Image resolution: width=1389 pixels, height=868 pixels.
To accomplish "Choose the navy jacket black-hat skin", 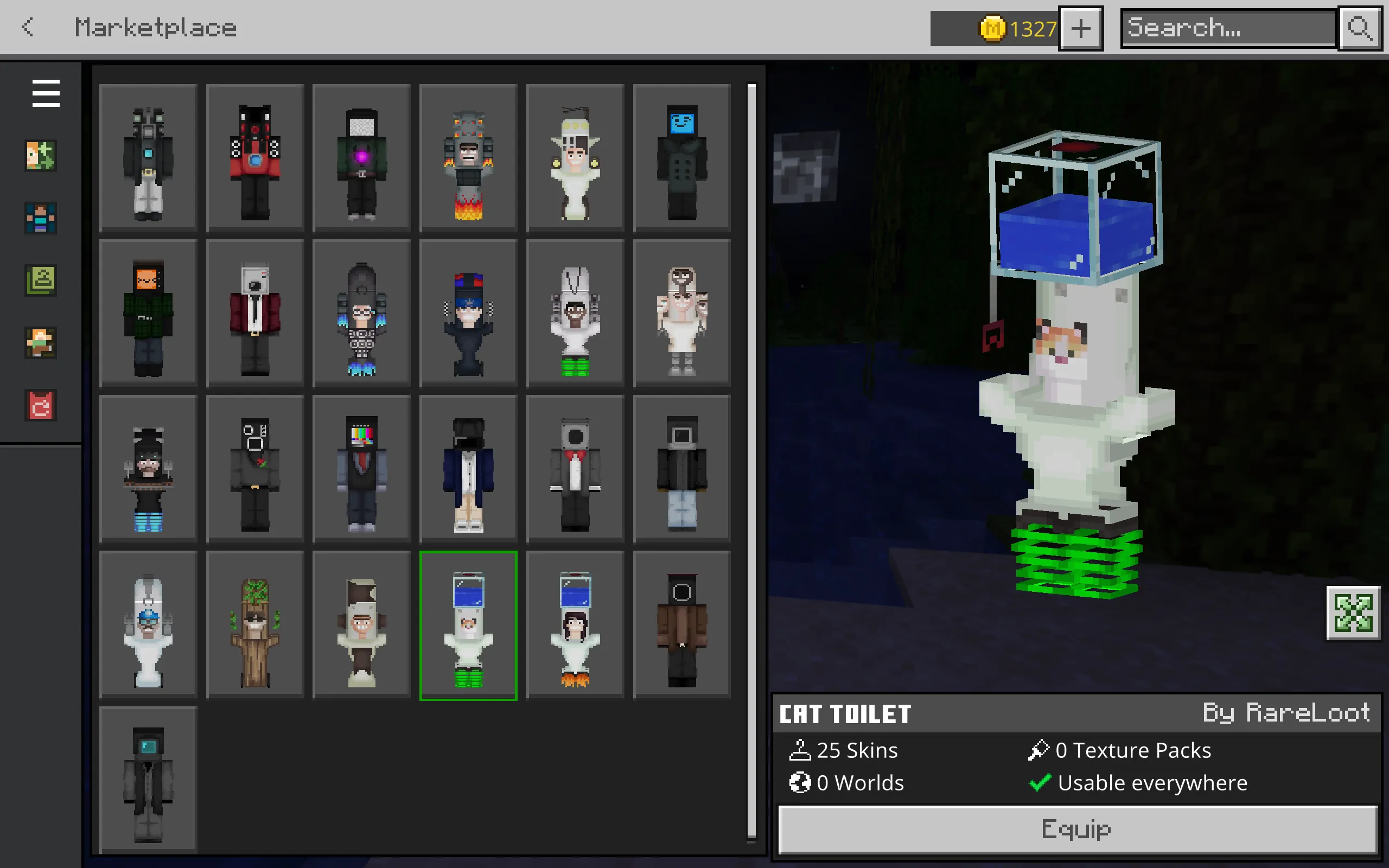I will 468,469.
